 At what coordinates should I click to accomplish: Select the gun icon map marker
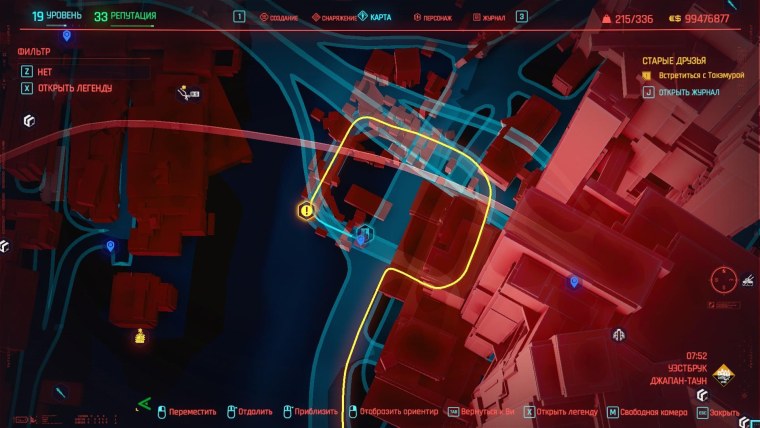point(187,94)
